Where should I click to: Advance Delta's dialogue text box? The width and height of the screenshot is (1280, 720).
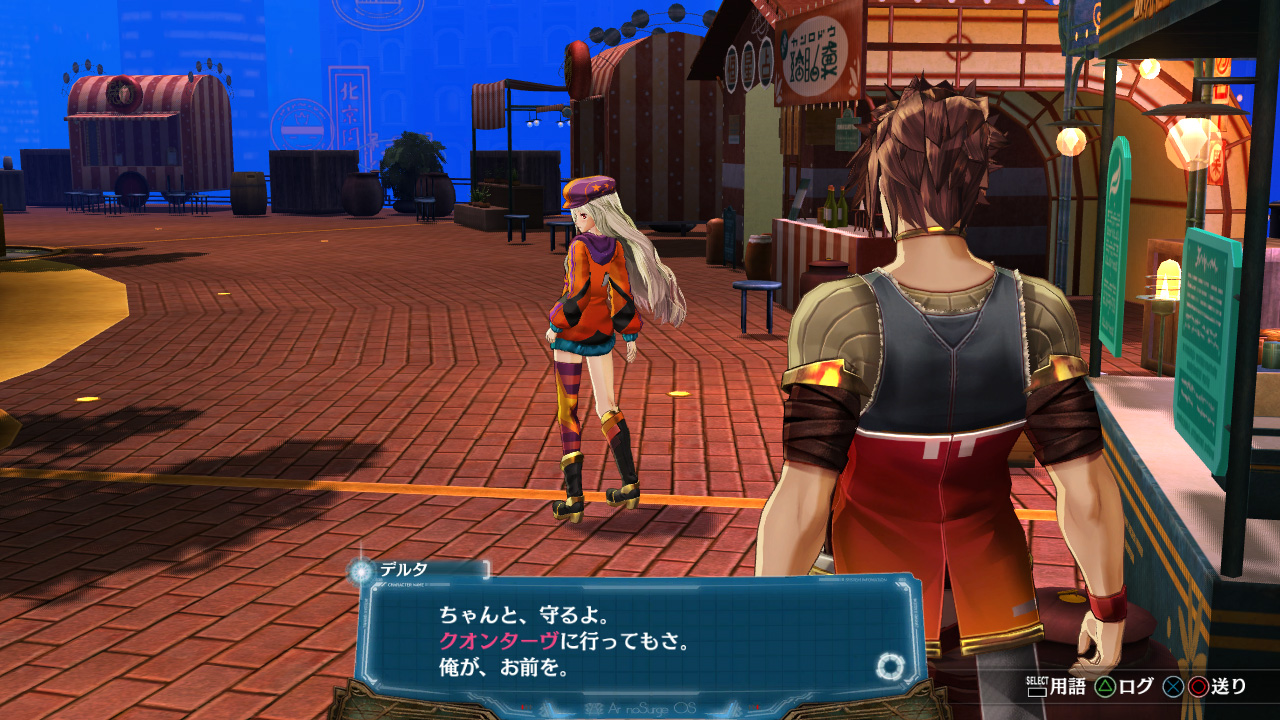[640, 640]
